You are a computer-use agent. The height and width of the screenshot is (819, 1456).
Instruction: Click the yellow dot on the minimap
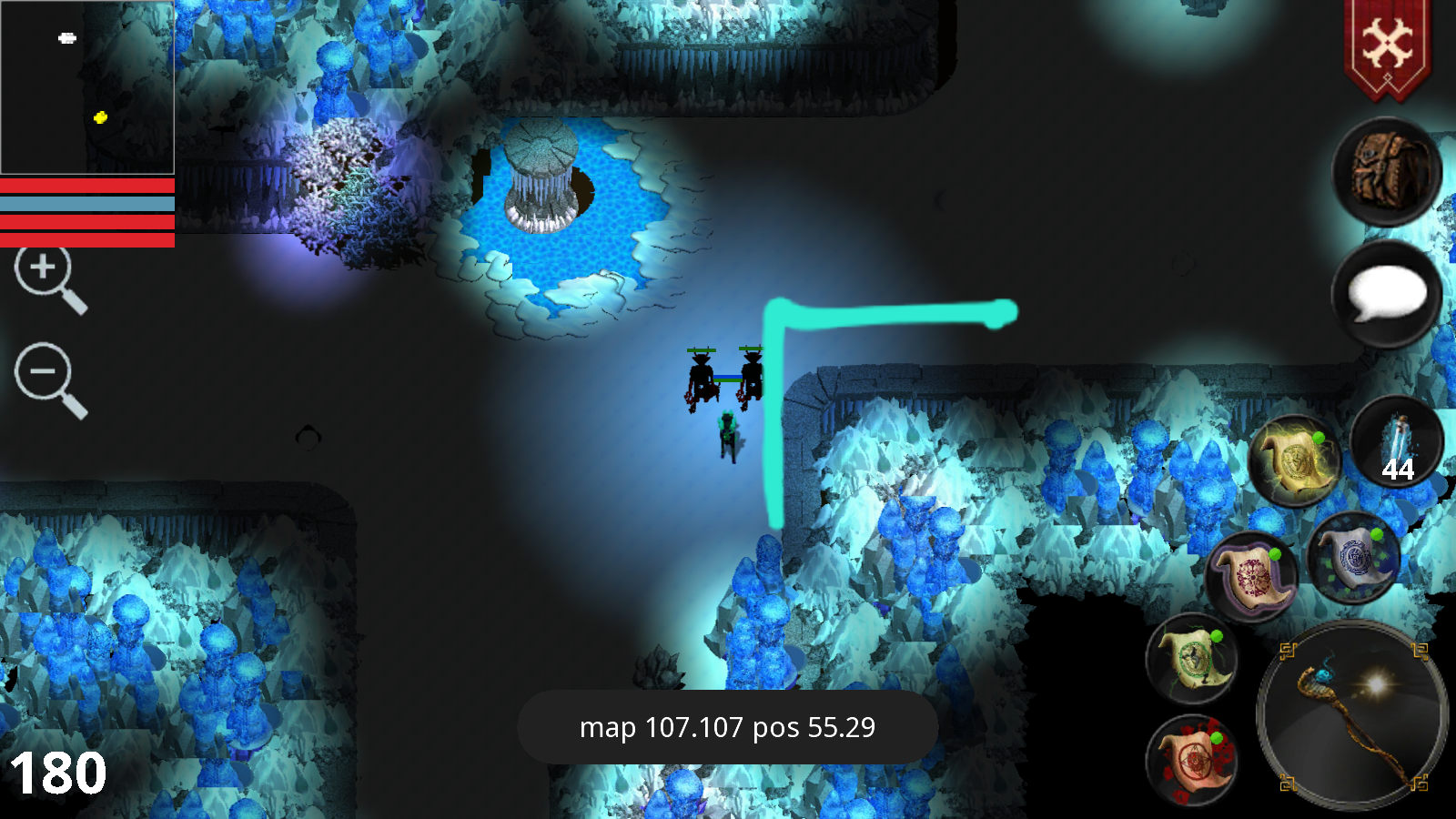point(100,116)
